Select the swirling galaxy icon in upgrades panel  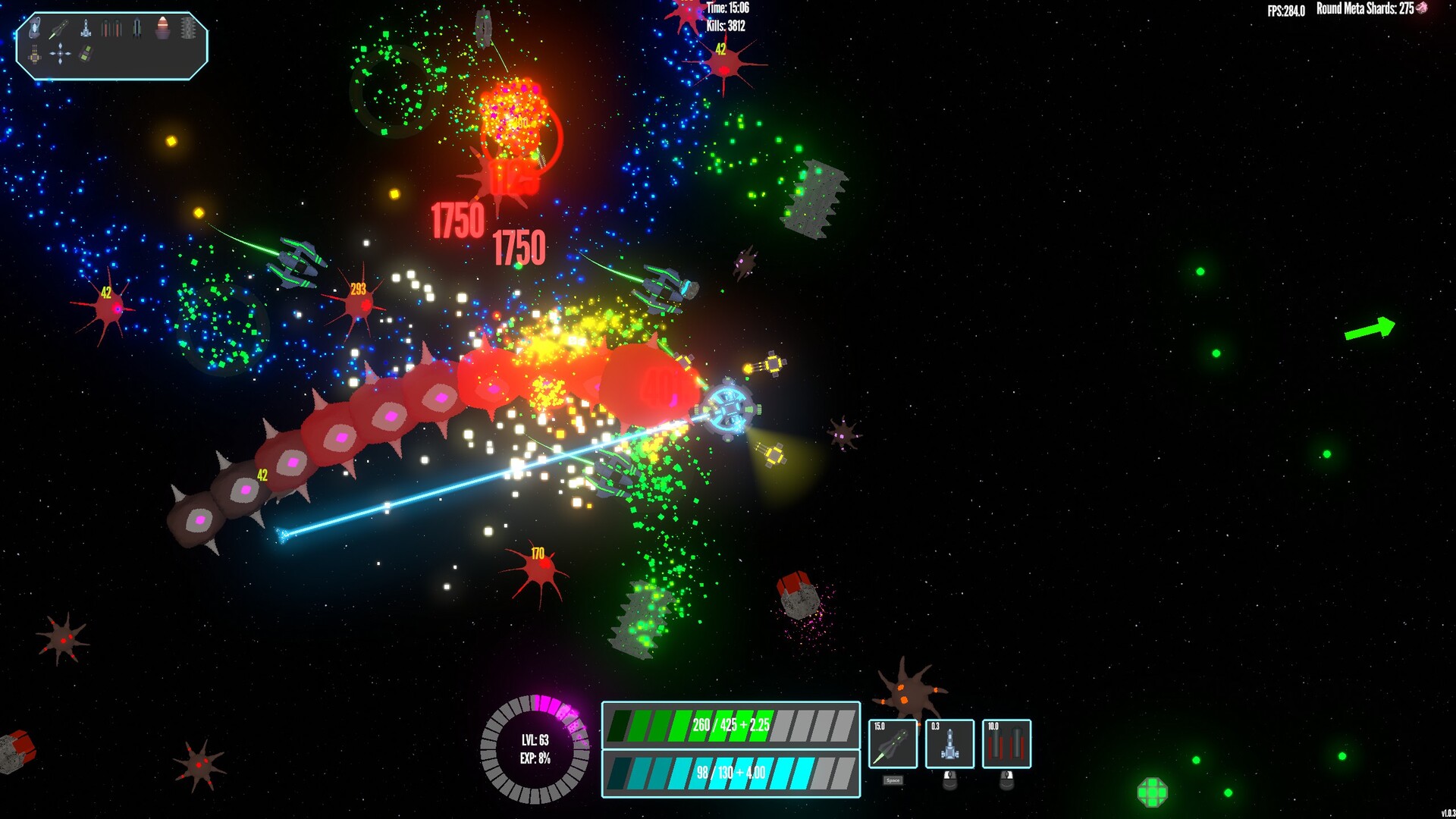pyautogui.click(x=35, y=29)
